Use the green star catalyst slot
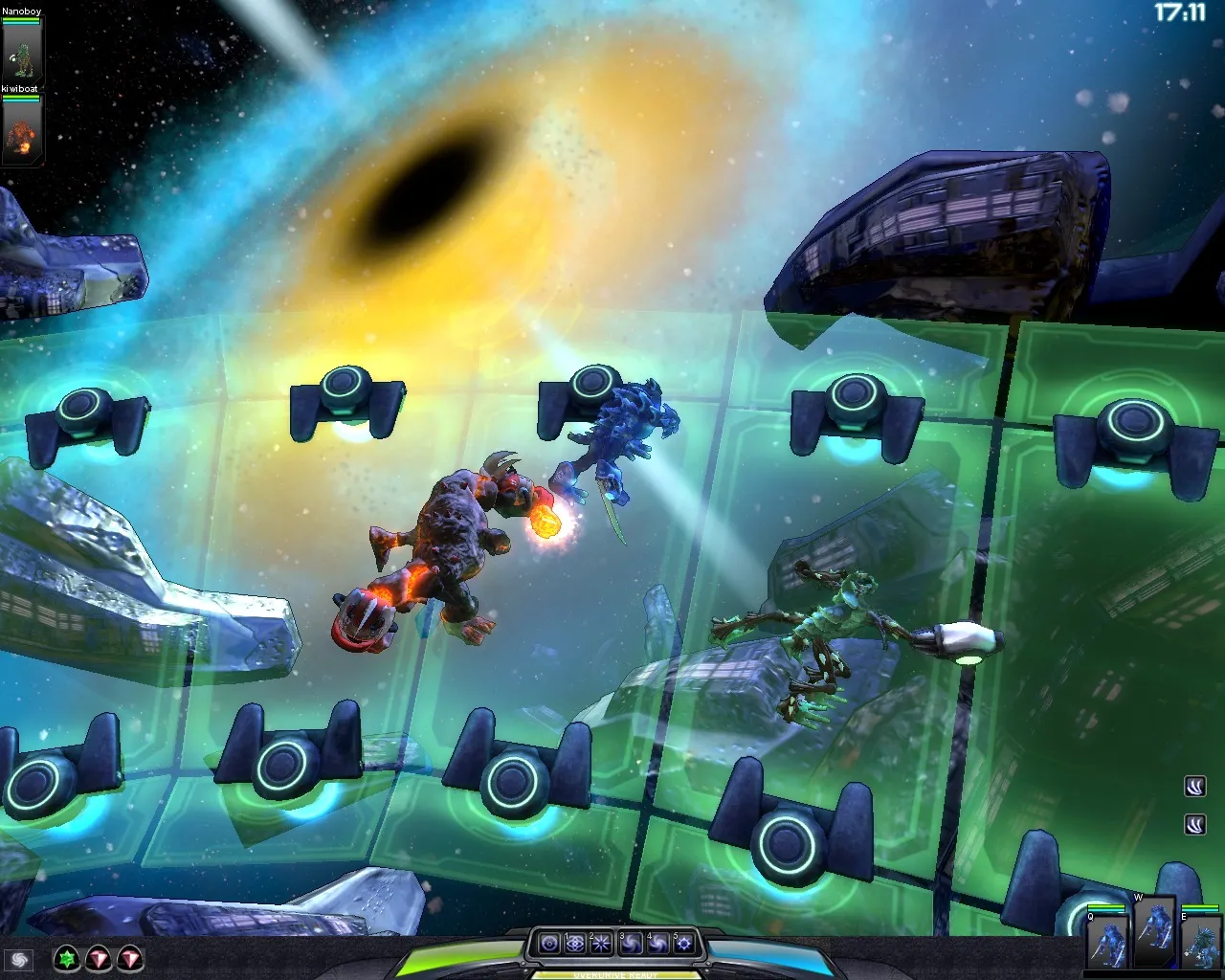Image resolution: width=1225 pixels, height=980 pixels. [66, 958]
